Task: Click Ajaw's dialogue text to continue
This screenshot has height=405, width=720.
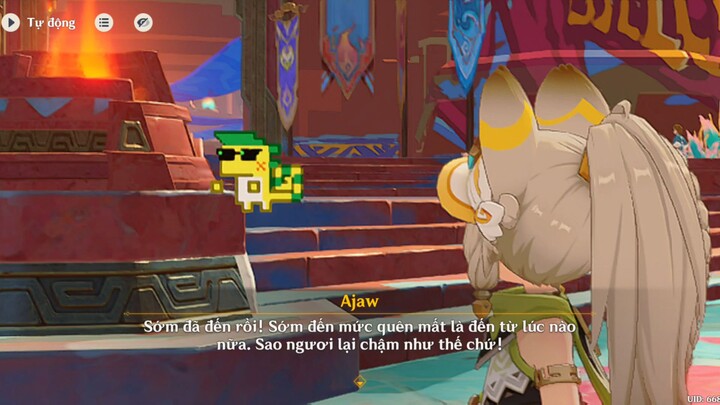Action: pyautogui.click(x=360, y=336)
